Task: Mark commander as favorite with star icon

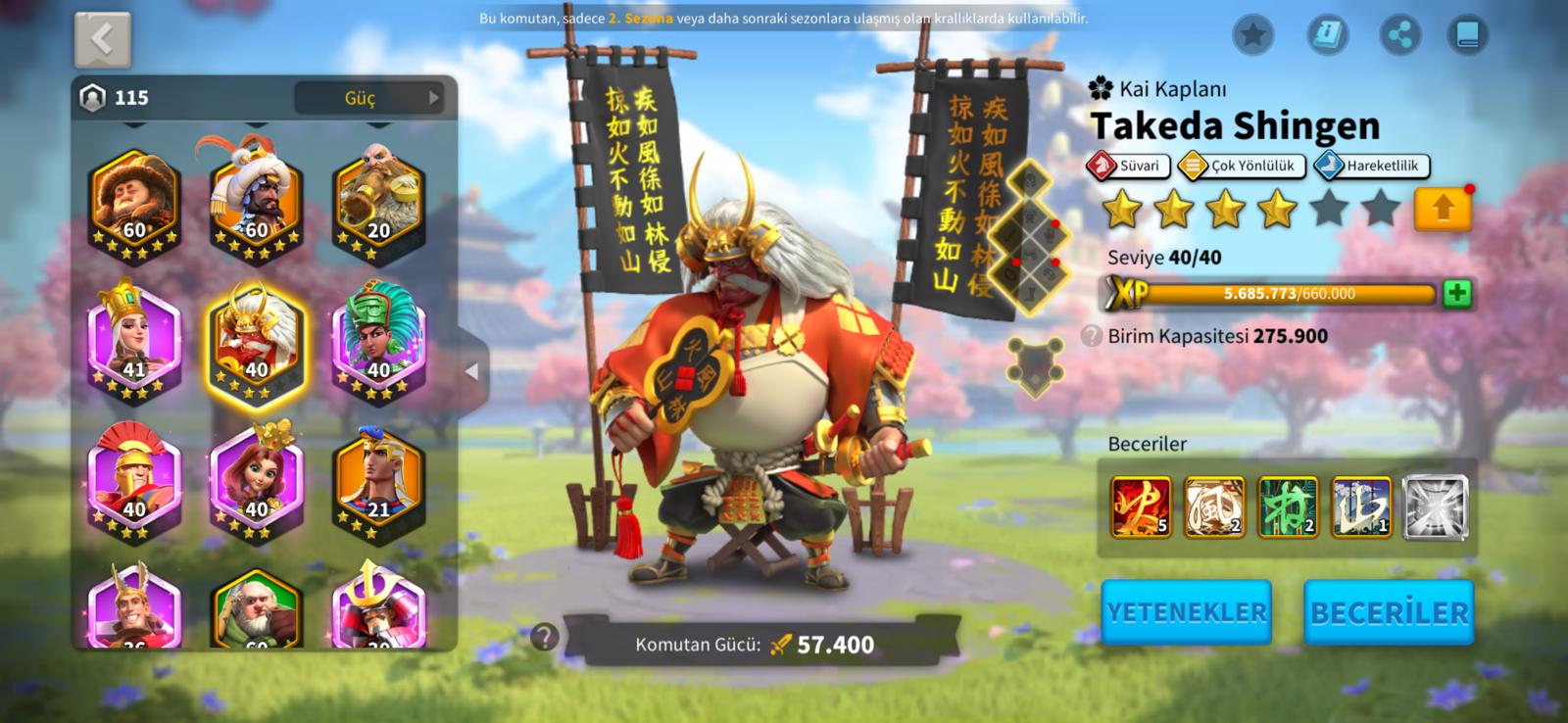Action: 1252,35
